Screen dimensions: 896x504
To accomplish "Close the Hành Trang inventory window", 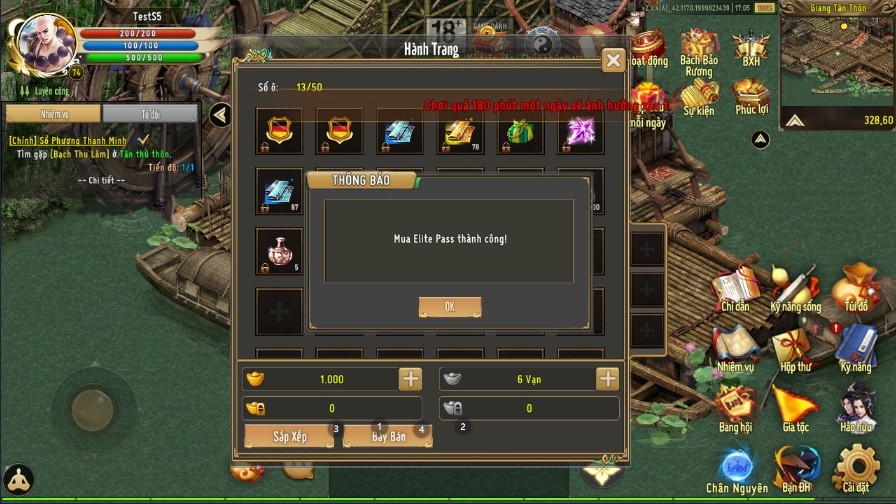I will pyautogui.click(x=613, y=61).
